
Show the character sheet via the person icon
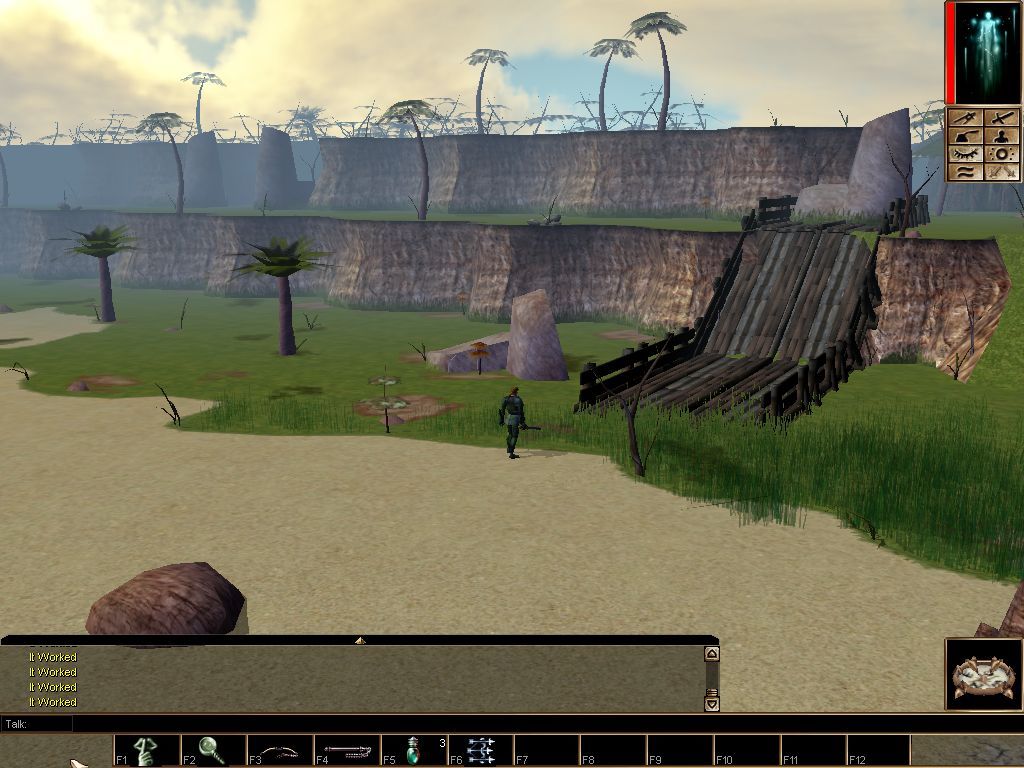point(1001,136)
